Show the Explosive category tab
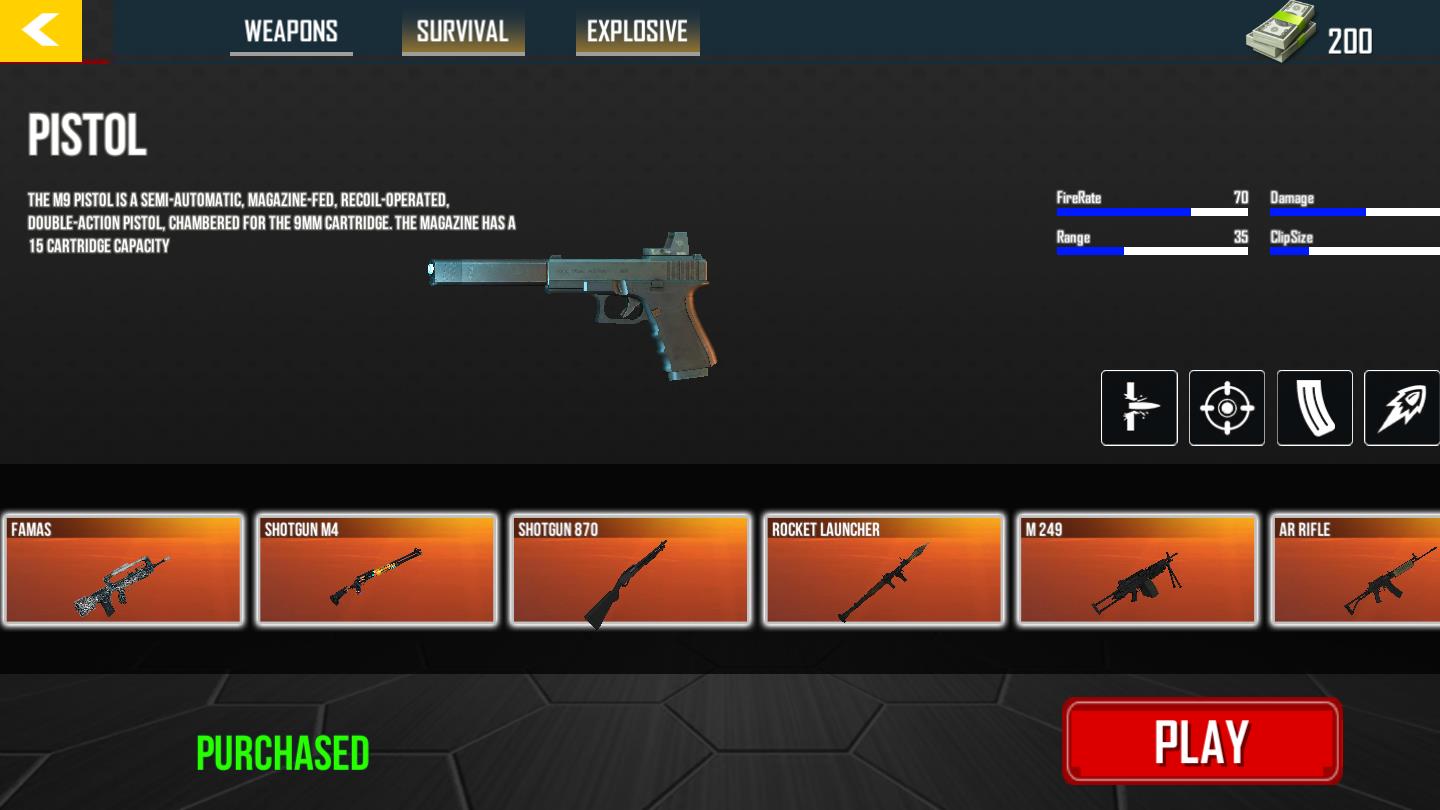The height and width of the screenshot is (810, 1440). tap(637, 32)
